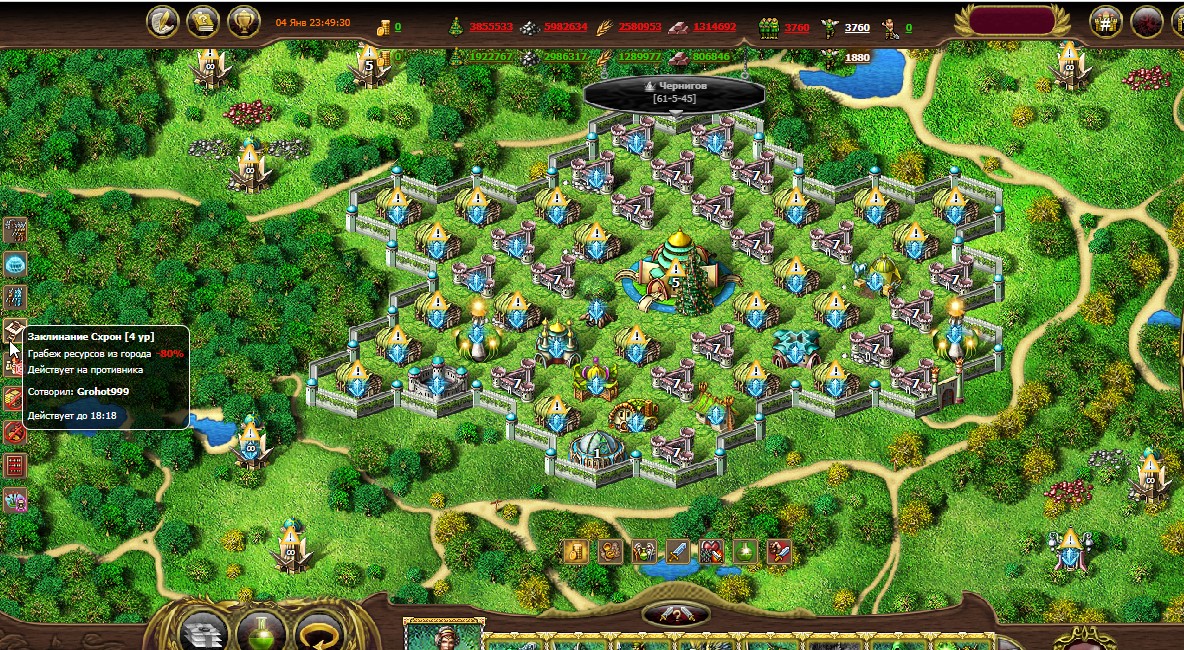Select the blue dome spell effect icon

[x=15, y=264]
